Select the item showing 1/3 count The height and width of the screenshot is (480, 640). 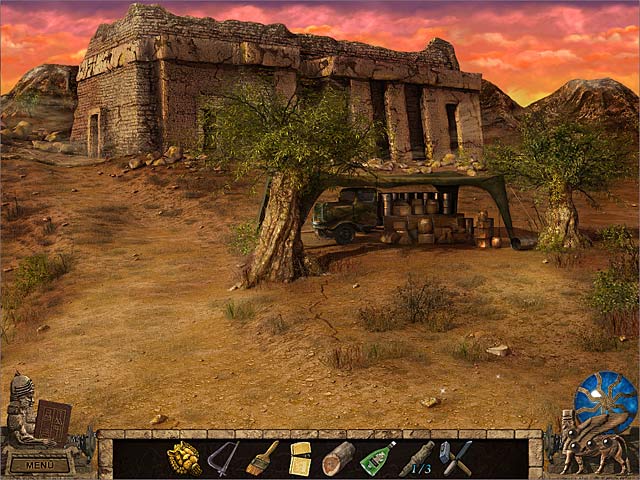[416, 459]
